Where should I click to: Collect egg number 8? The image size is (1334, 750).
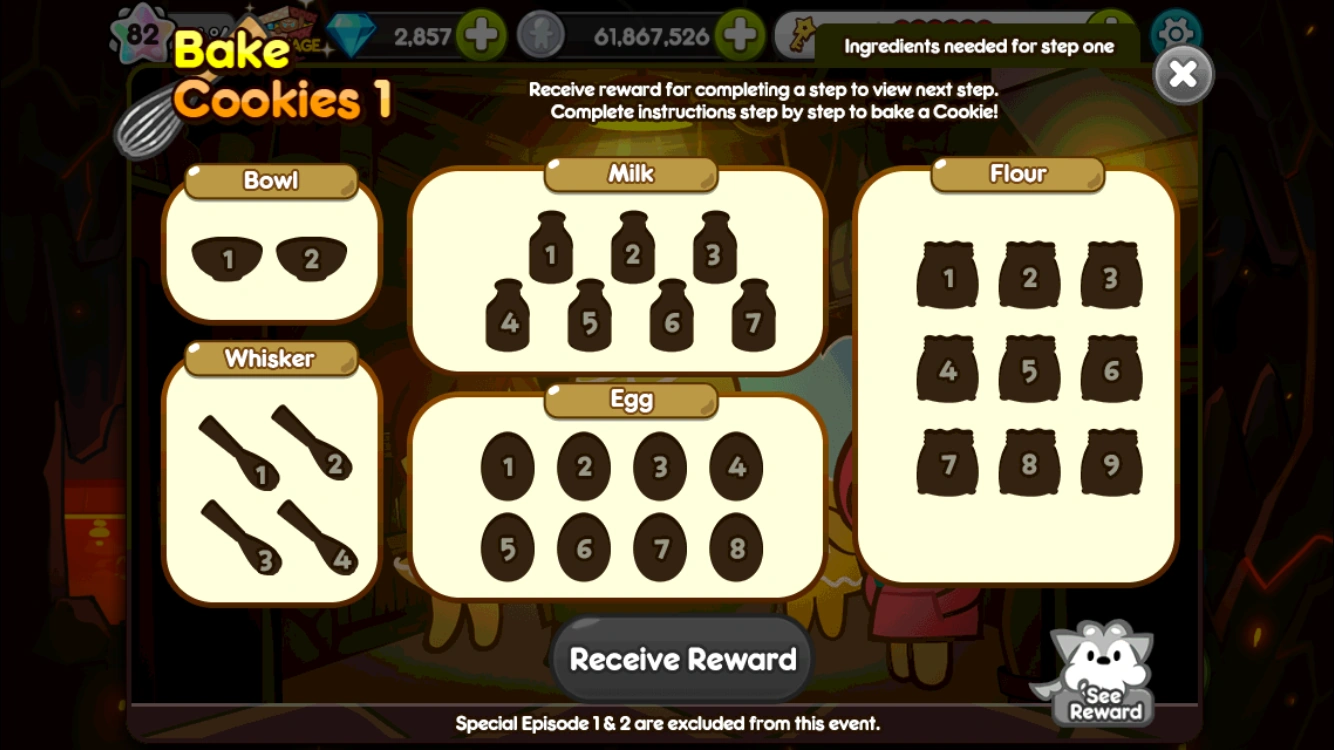click(x=735, y=545)
